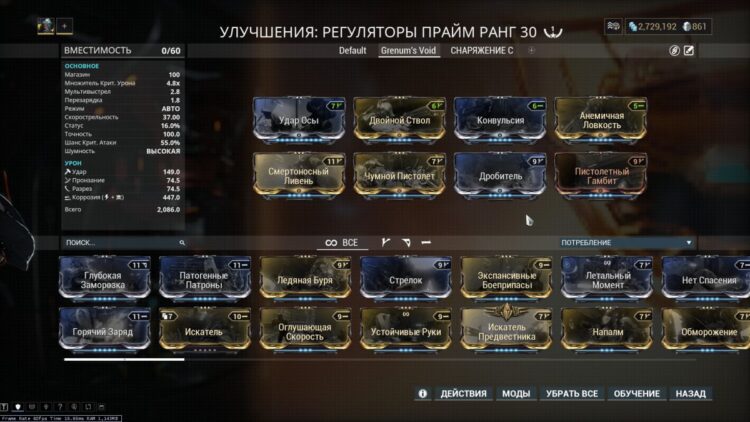The image size is (750, 422).
Task: Switch to the Default loadout tab
Action: [352, 50]
